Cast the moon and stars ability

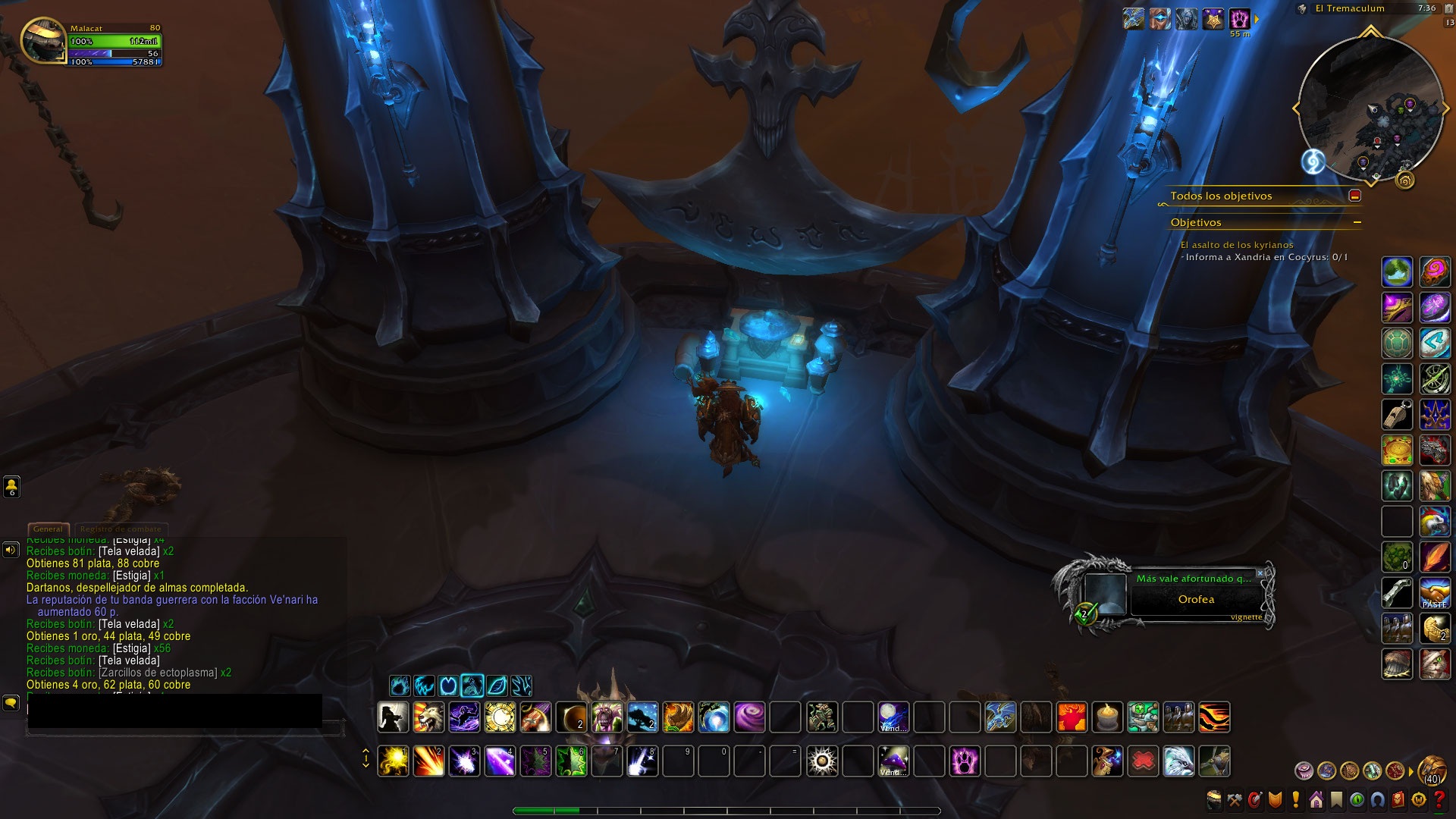tap(893, 717)
